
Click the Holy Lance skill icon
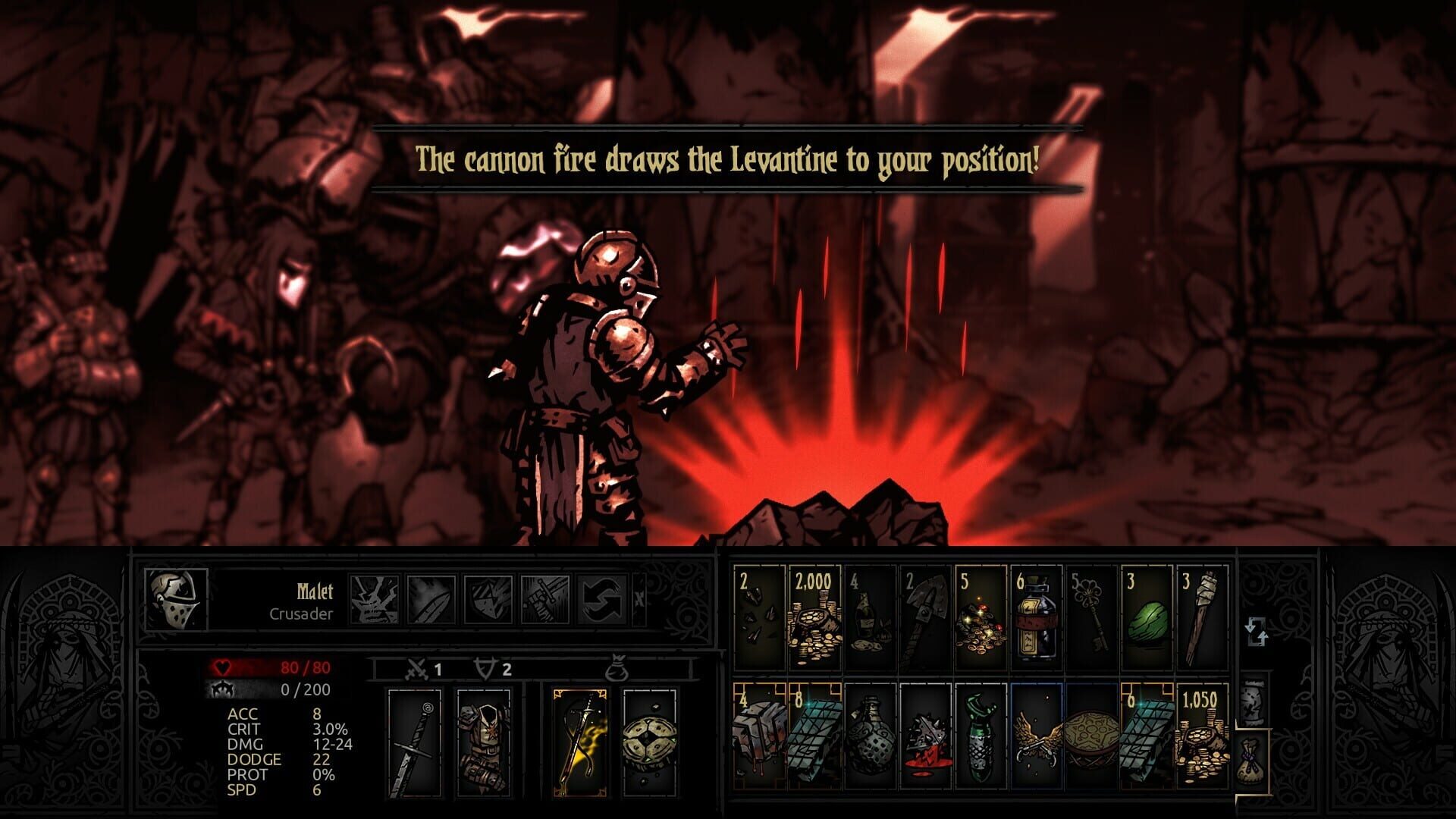(x=544, y=600)
